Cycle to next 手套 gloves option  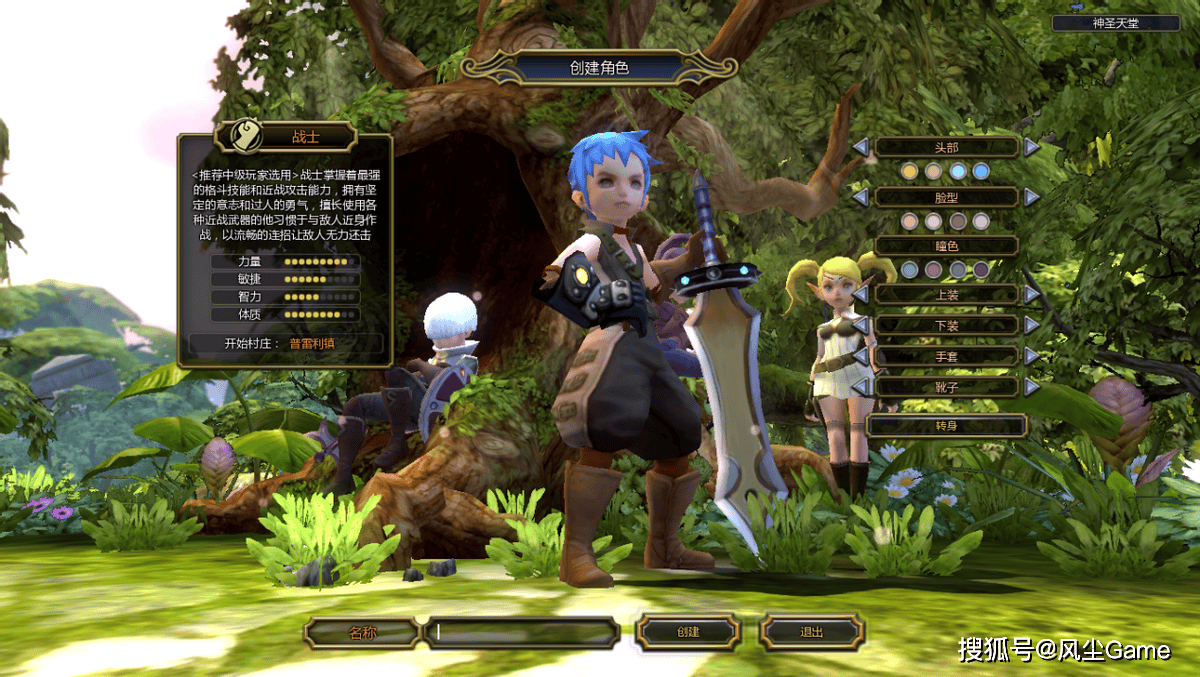(x=1032, y=356)
